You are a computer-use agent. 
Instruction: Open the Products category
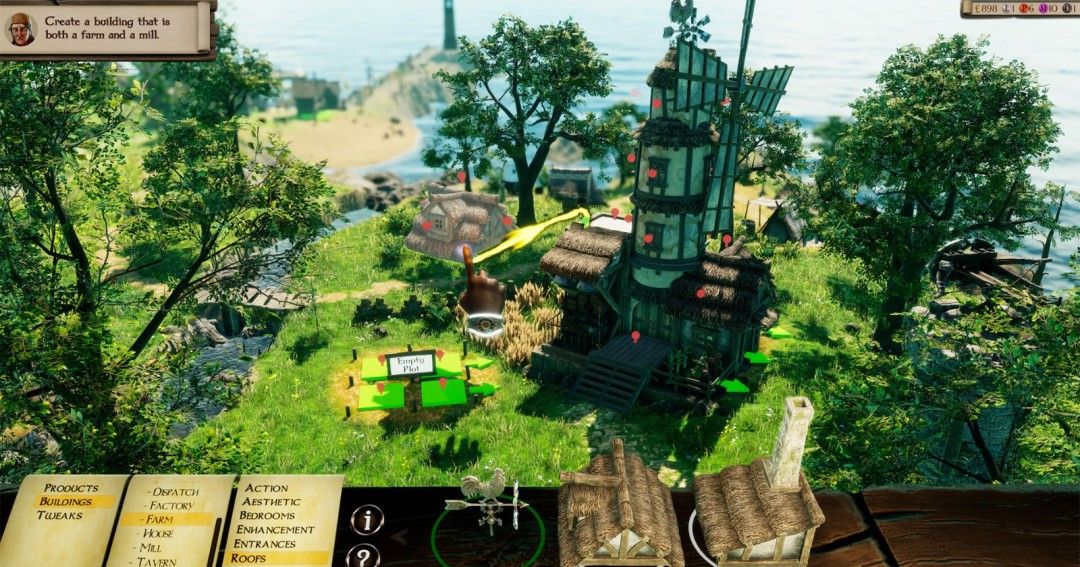pyautogui.click(x=70, y=488)
